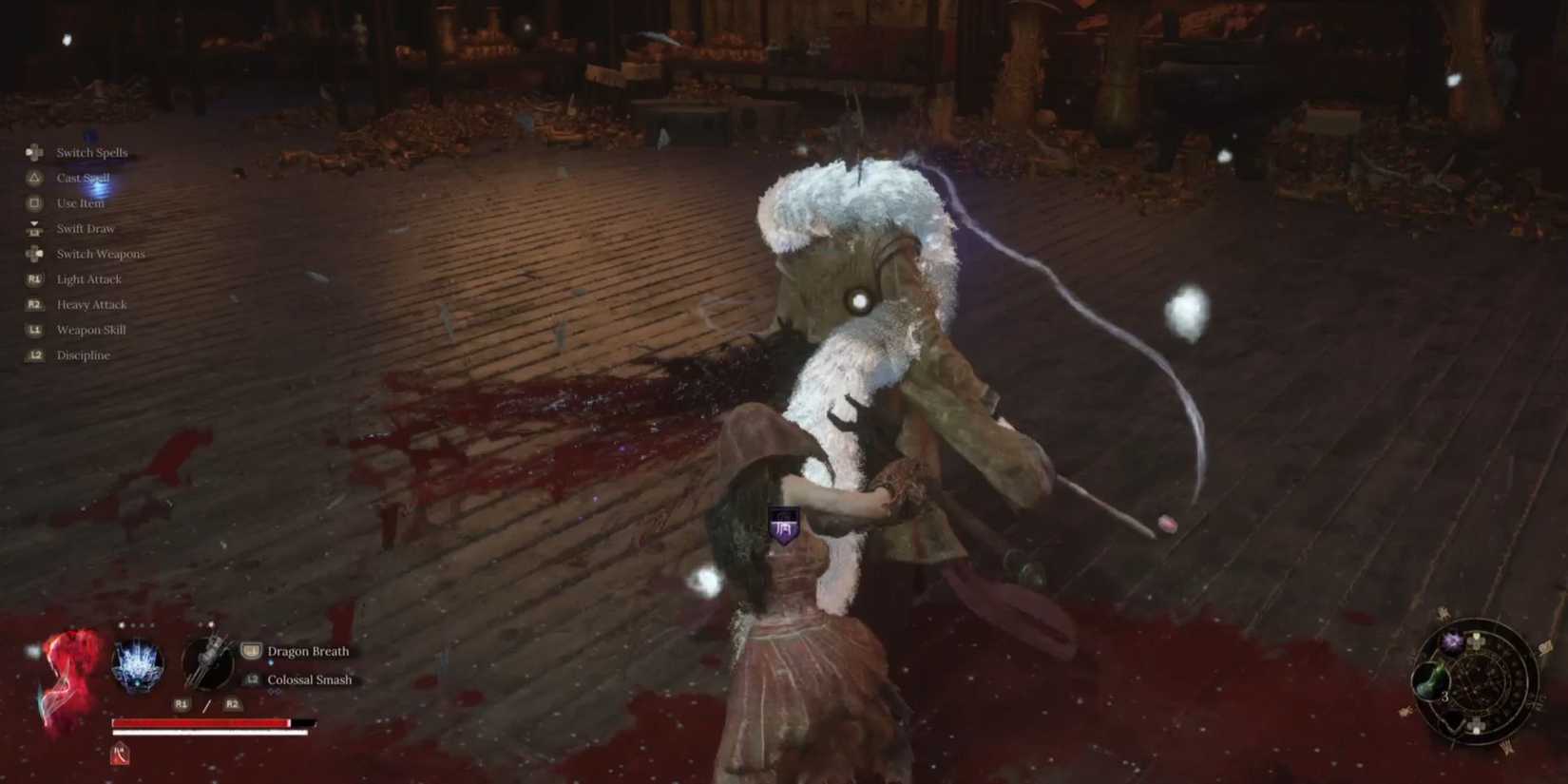Click the L2 badge next to Colossal Smash
Image resolution: width=1568 pixels, height=784 pixels.
click(252, 679)
